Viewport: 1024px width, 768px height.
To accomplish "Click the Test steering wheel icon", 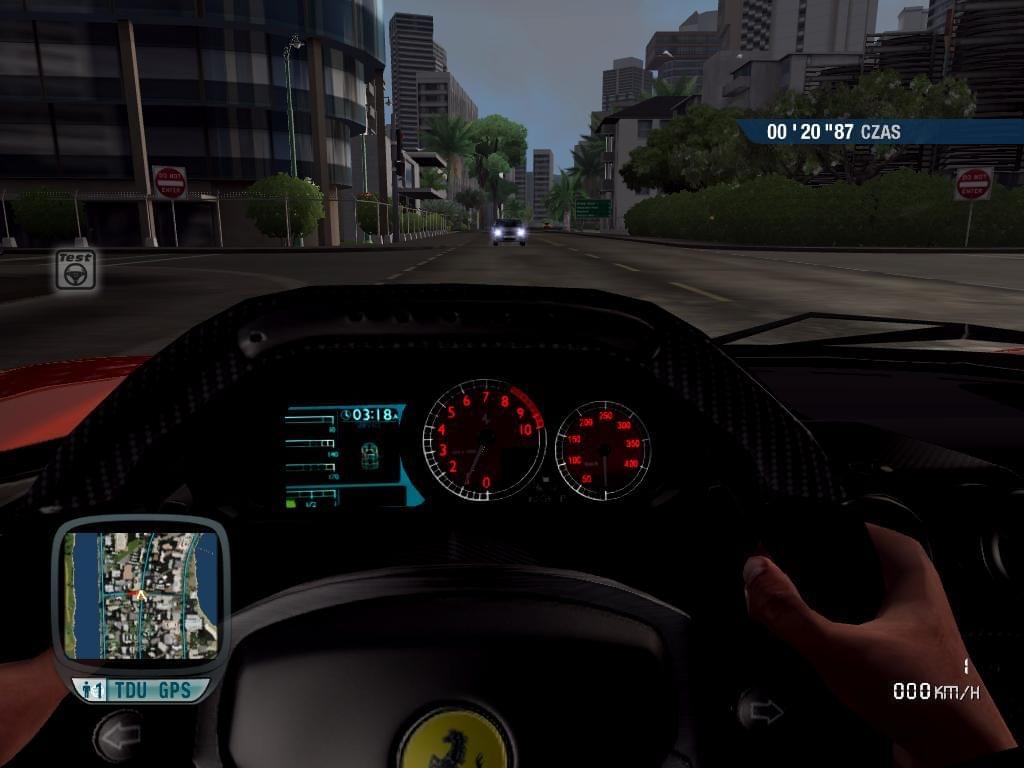I will click(x=75, y=269).
